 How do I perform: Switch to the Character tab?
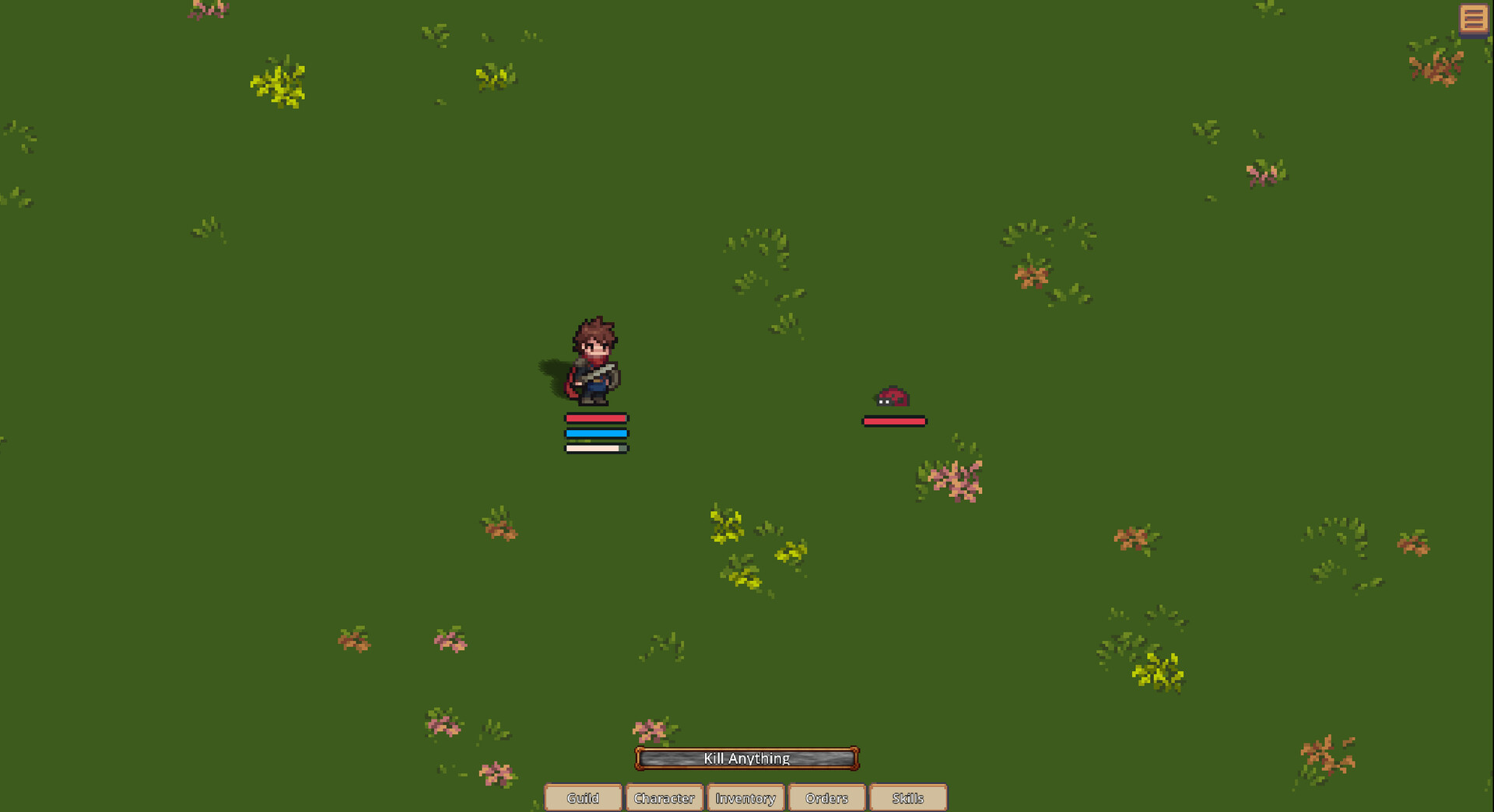pyautogui.click(x=665, y=798)
